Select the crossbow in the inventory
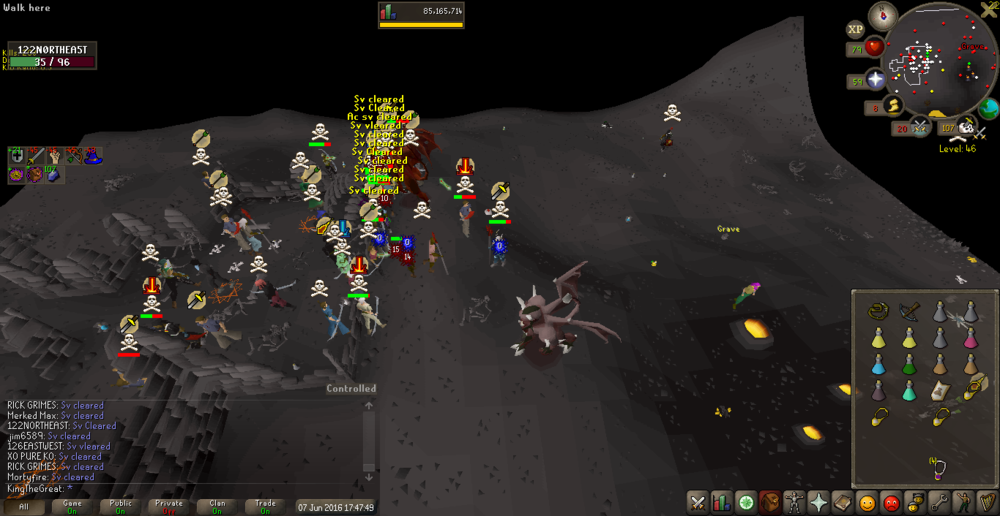 (x=909, y=311)
